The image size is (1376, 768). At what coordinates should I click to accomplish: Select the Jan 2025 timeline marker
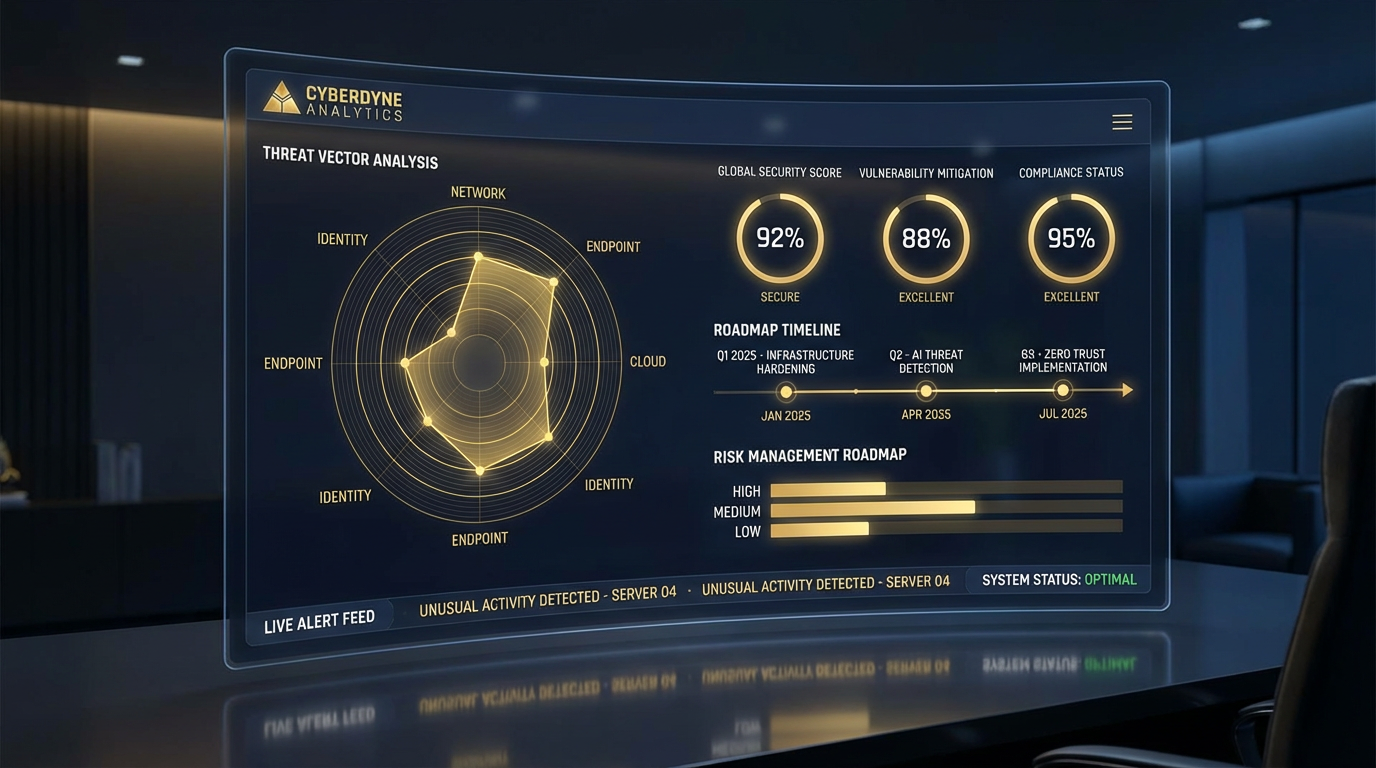786,392
